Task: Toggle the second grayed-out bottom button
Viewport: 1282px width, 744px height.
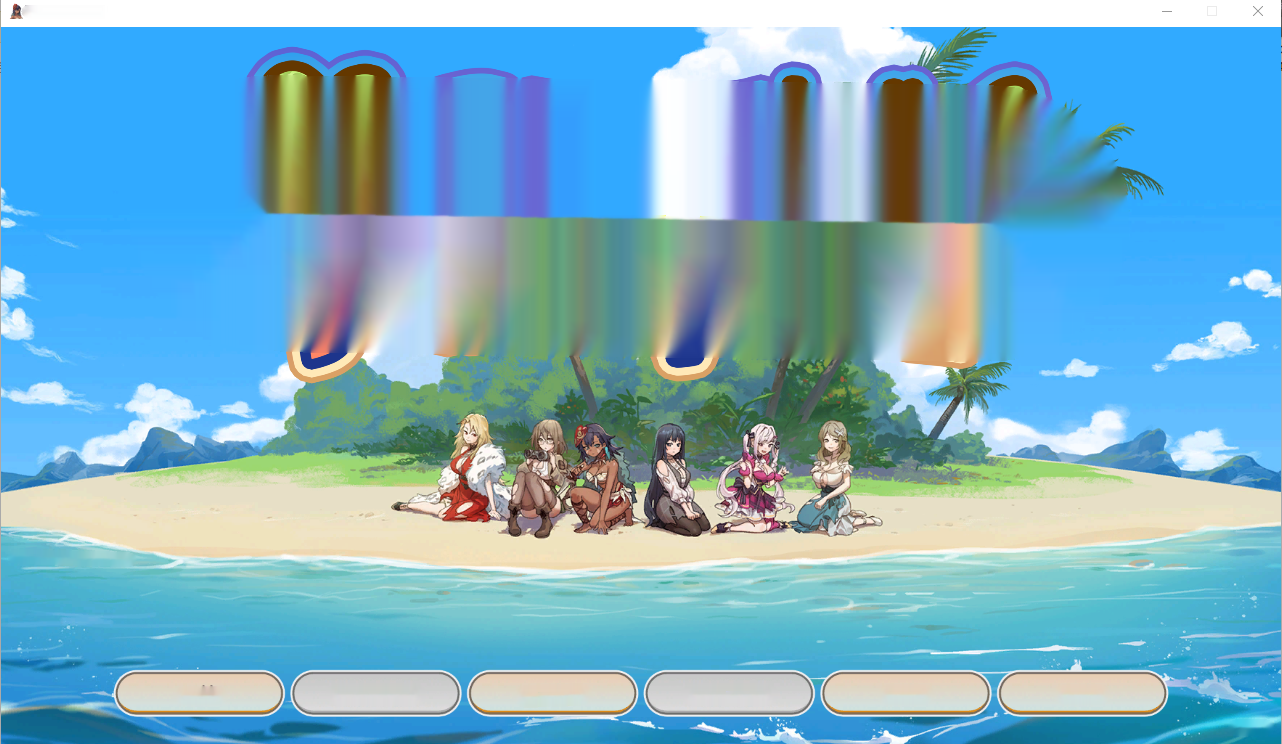Action: [376, 692]
